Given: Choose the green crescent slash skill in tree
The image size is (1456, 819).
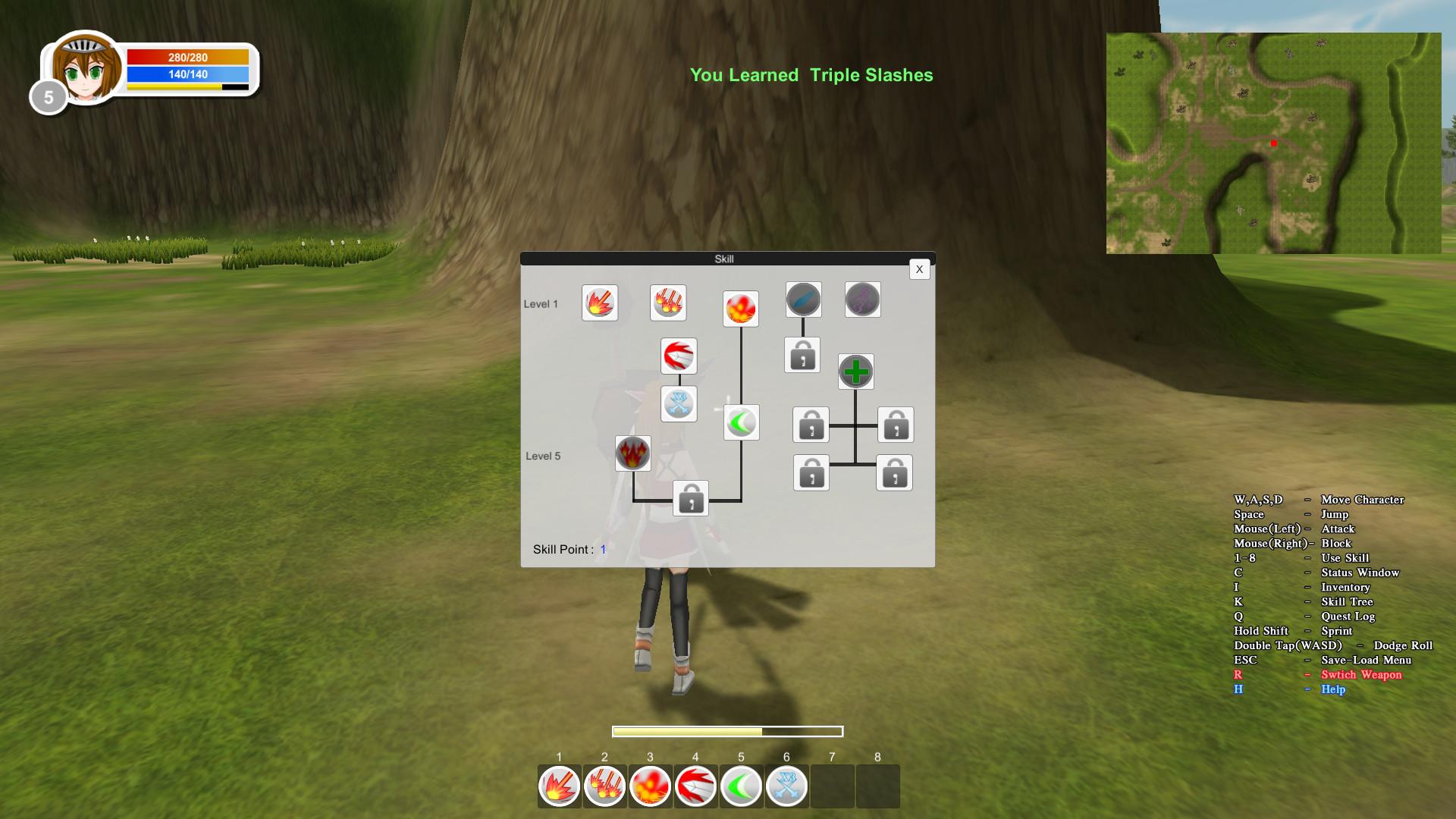Looking at the screenshot, I should pos(741,422).
